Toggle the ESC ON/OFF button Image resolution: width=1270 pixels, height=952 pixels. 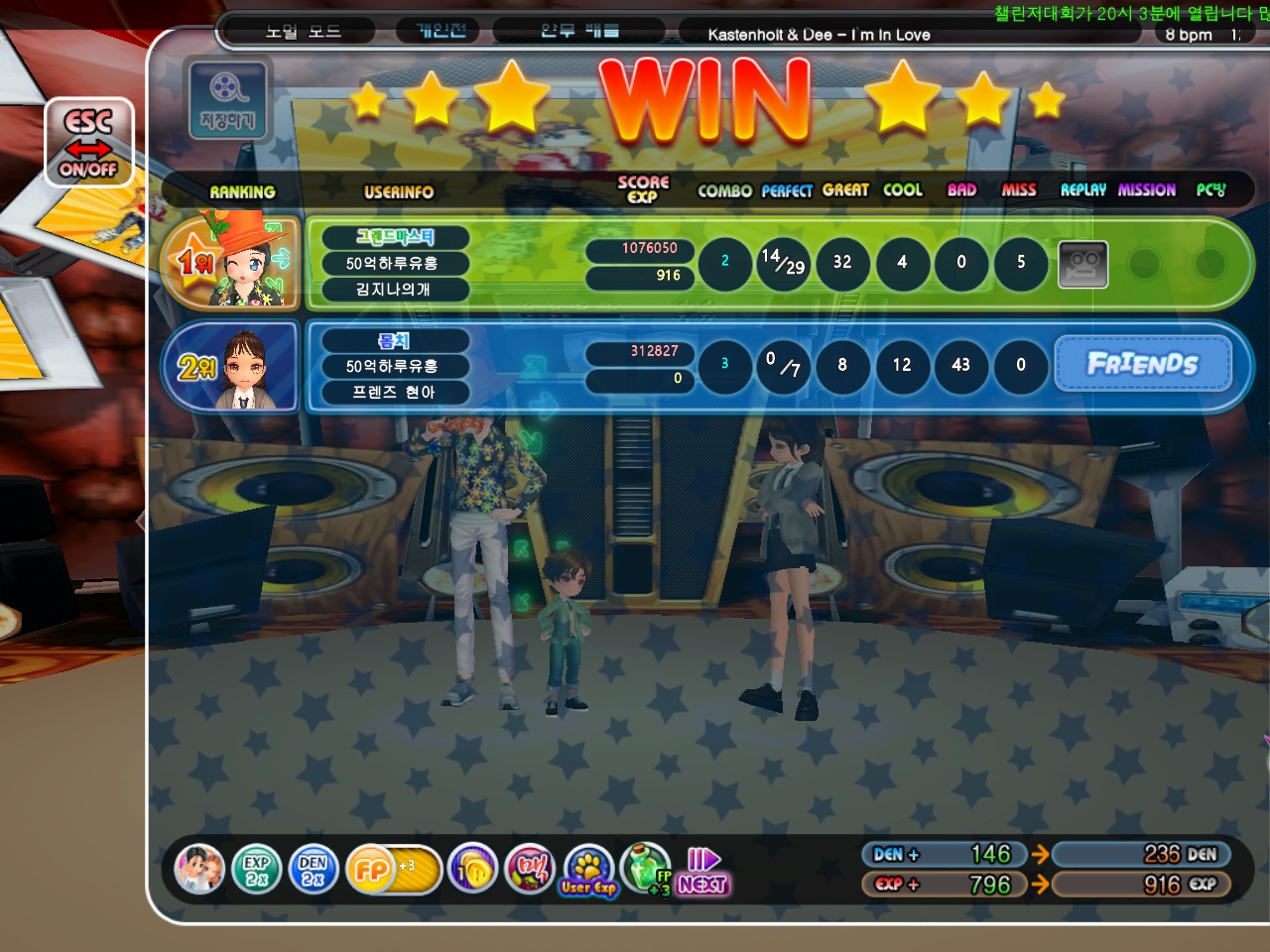point(88,144)
